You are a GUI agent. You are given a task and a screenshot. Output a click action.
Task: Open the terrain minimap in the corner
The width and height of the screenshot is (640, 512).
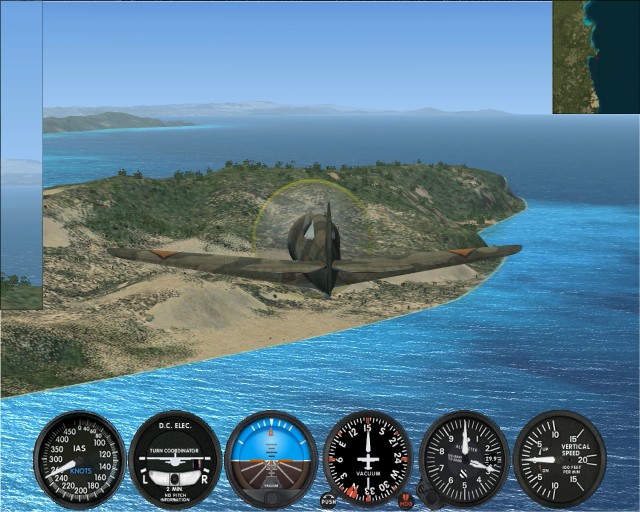pyautogui.click(x=596, y=56)
